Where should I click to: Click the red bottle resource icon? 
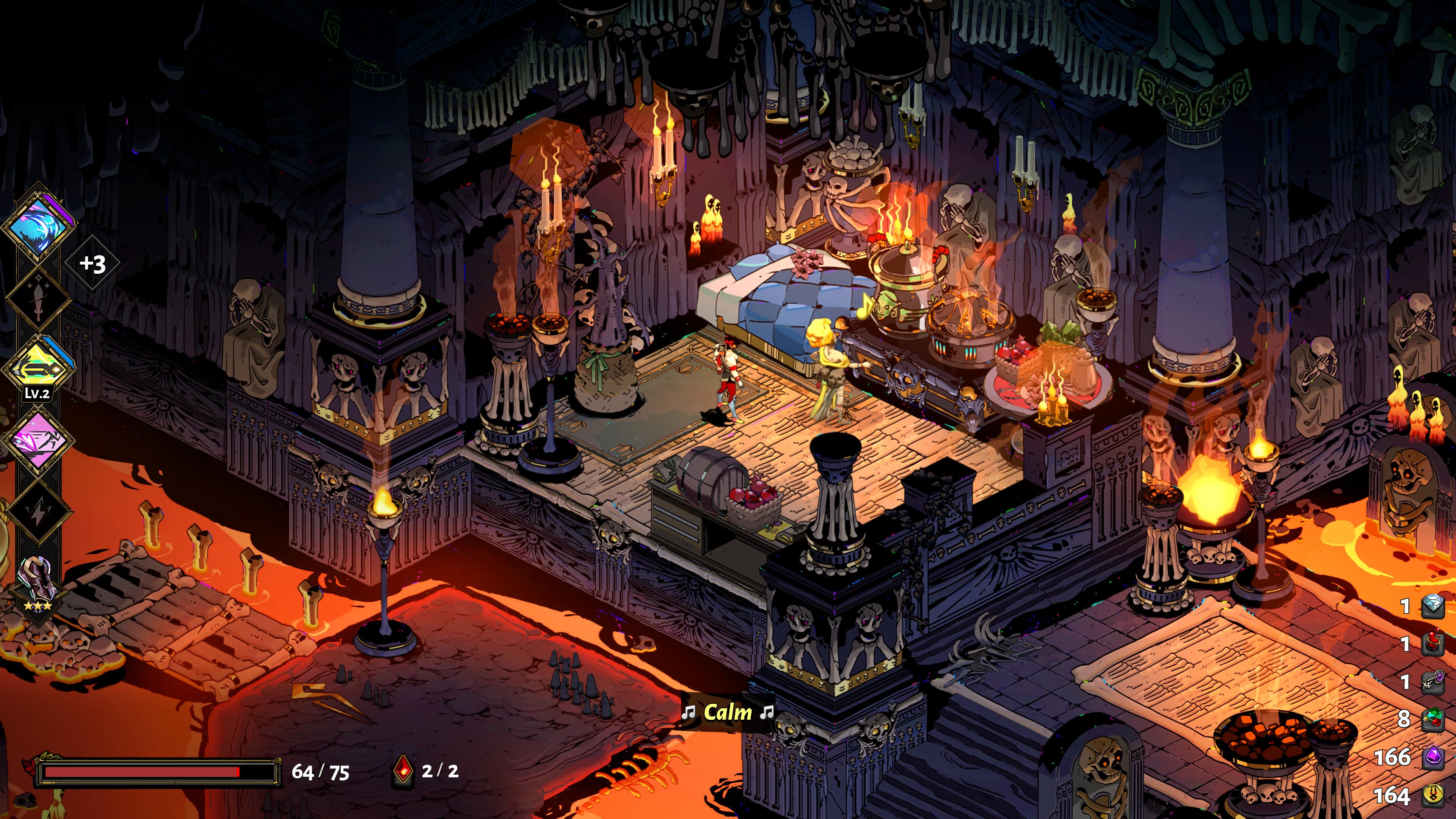pyautogui.click(x=1433, y=643)
